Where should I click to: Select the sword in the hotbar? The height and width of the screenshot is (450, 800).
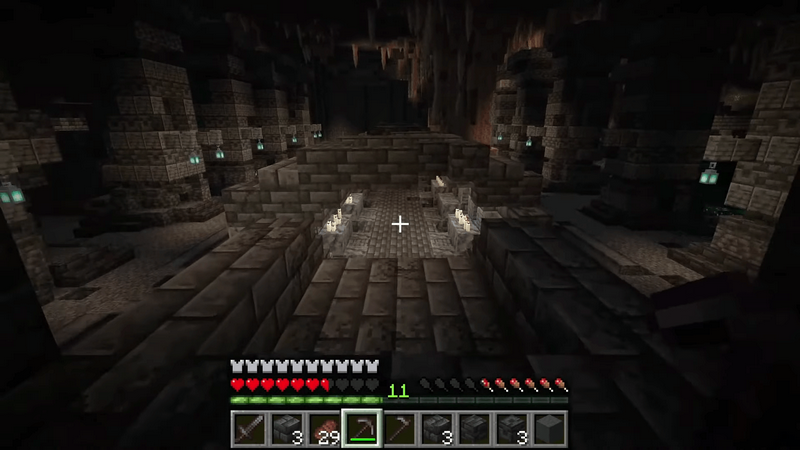coord(249,428)
